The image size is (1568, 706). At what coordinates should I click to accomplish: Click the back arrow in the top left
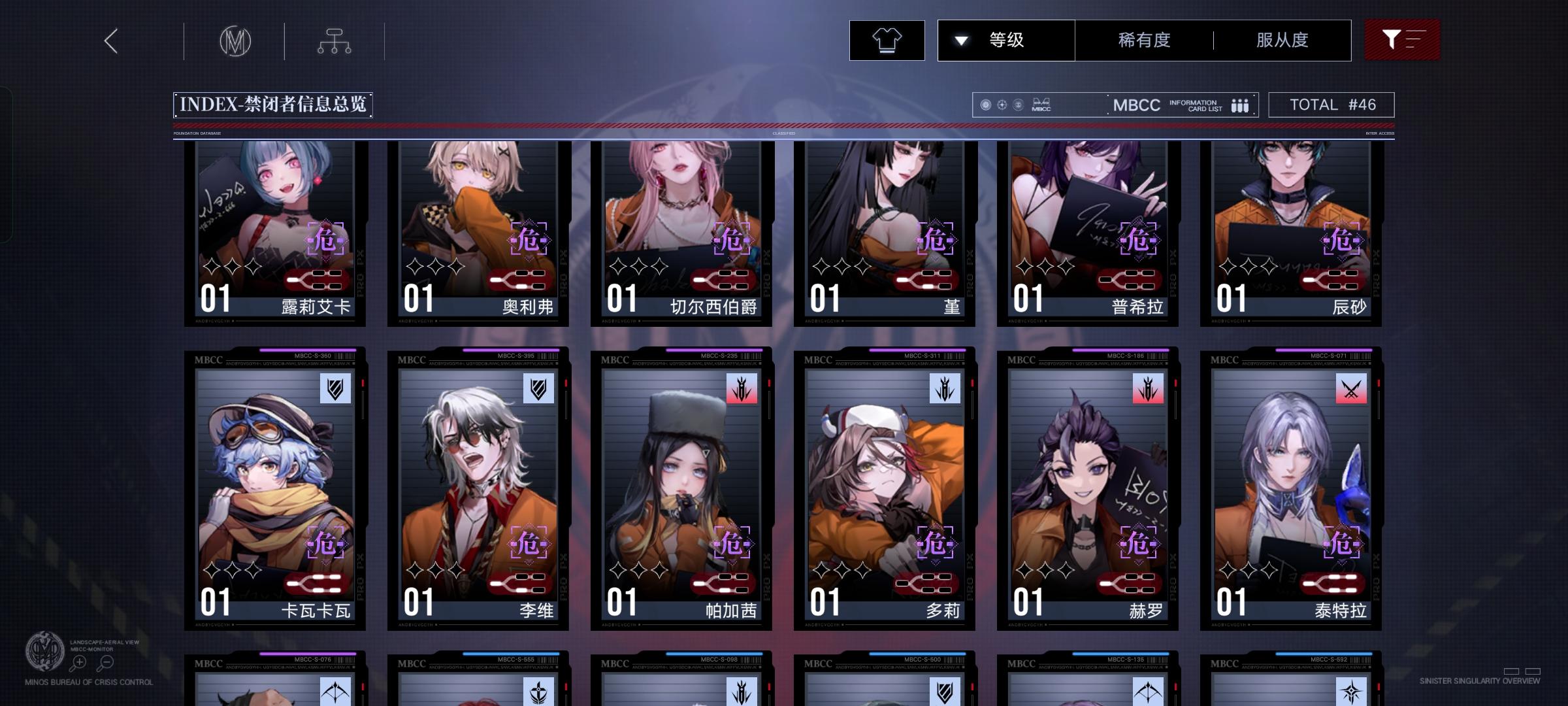click(110, 41)
